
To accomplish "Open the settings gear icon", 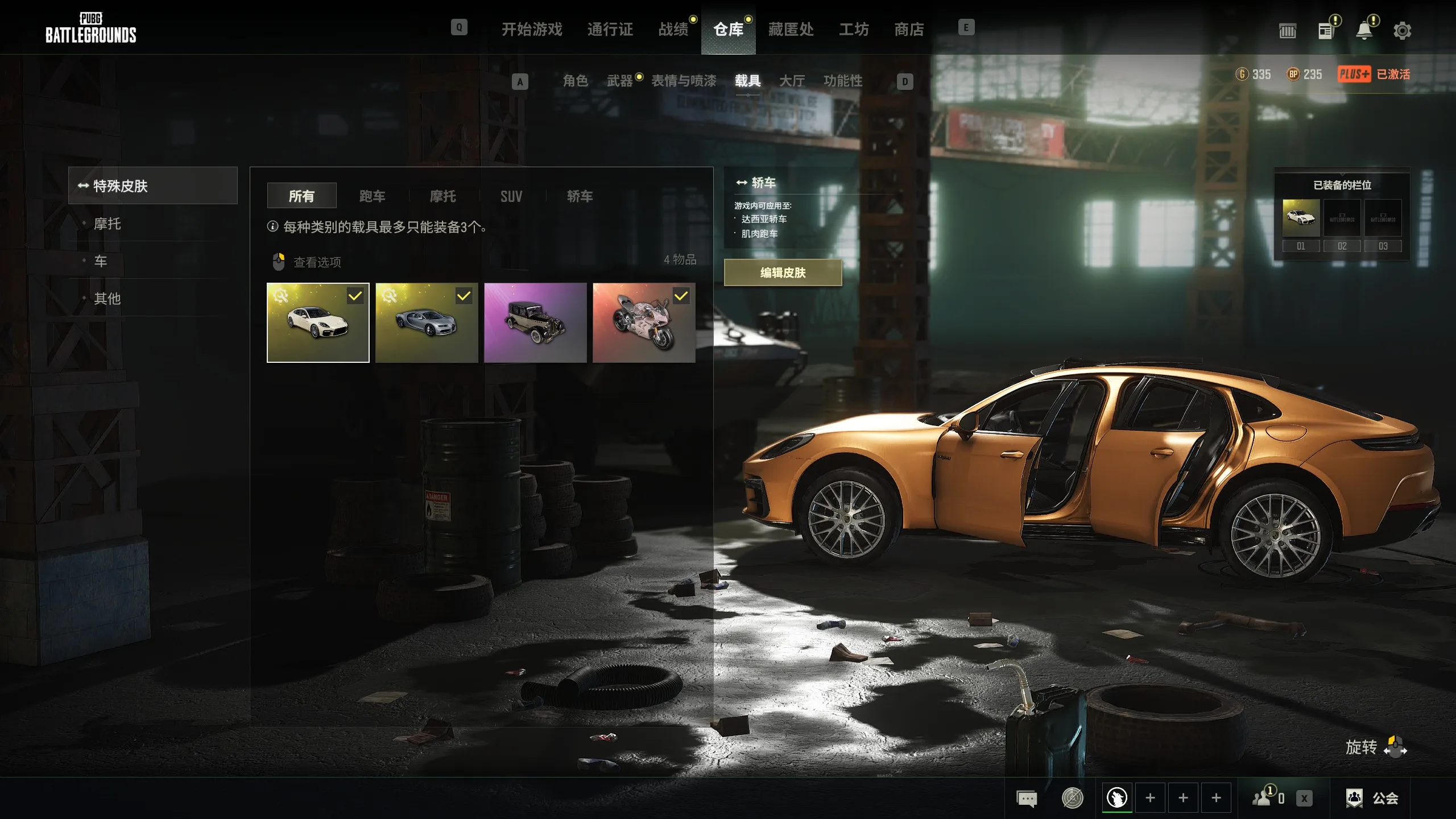I will (1402, 31).
